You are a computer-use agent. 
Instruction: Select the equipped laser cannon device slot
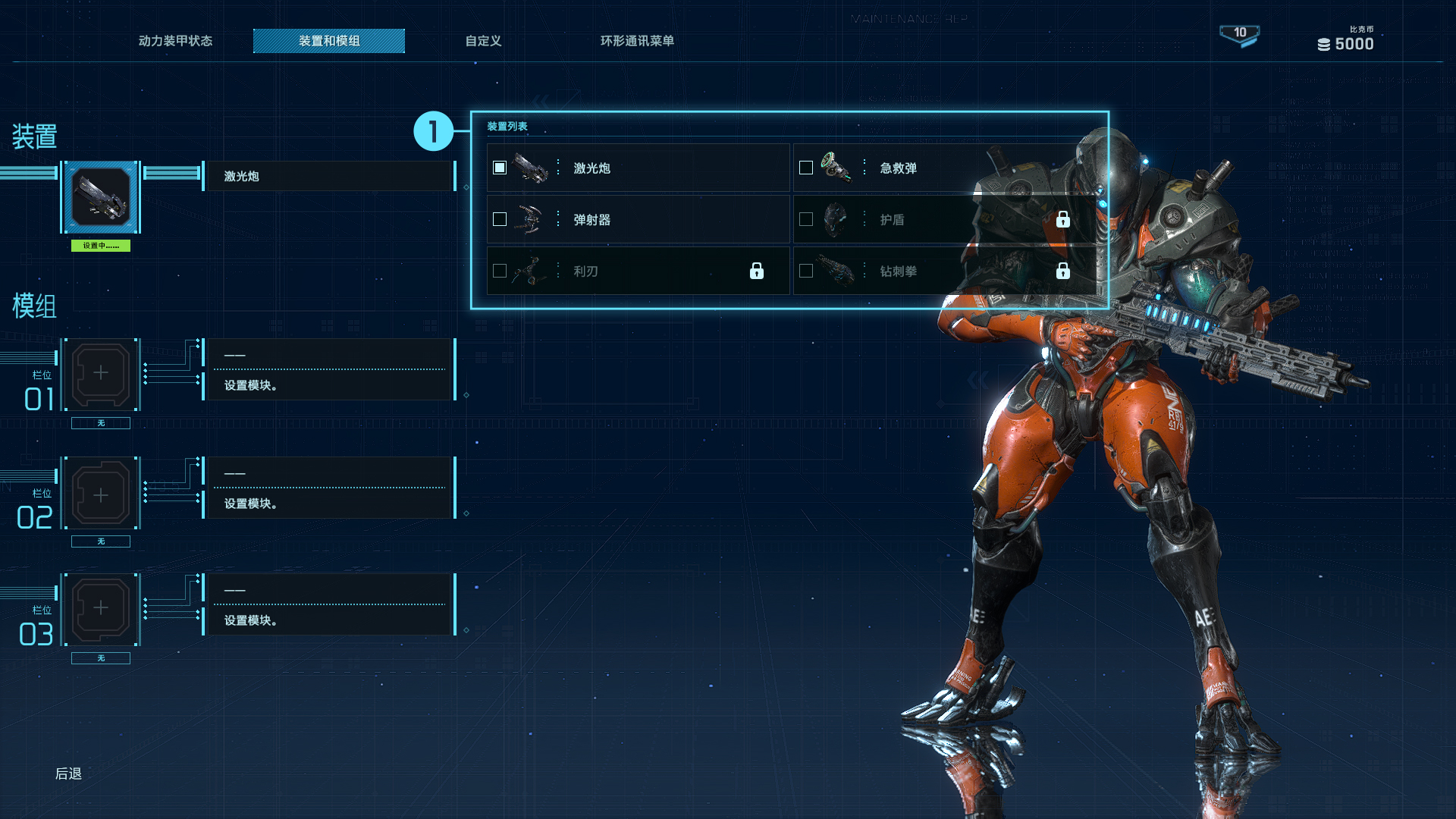101,197
